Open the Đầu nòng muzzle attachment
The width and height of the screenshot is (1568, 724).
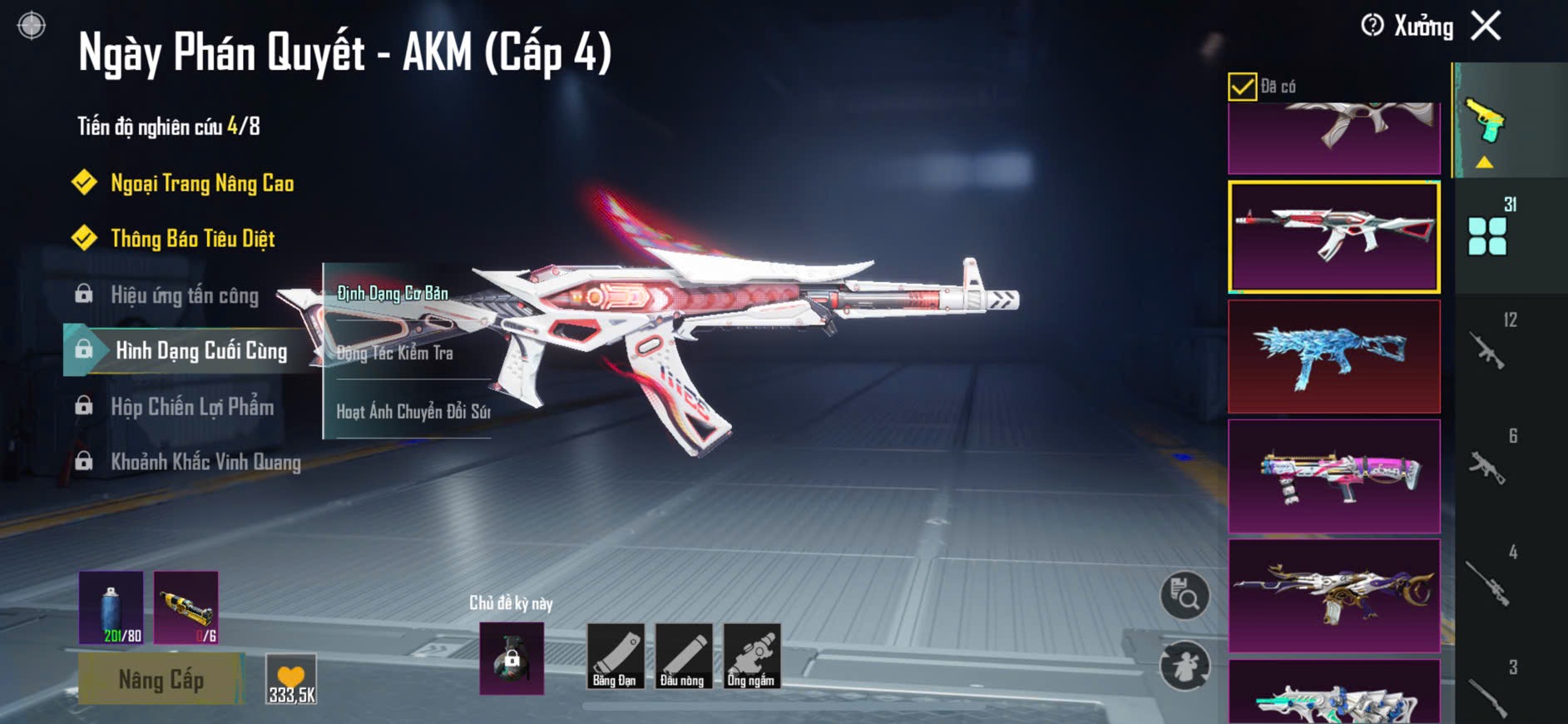(683, 657)
